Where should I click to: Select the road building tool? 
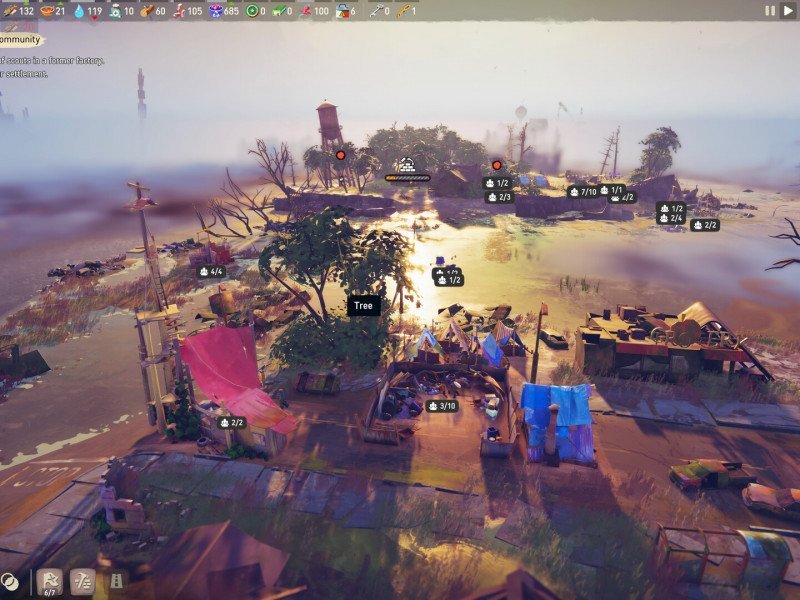tap(116, 581)
